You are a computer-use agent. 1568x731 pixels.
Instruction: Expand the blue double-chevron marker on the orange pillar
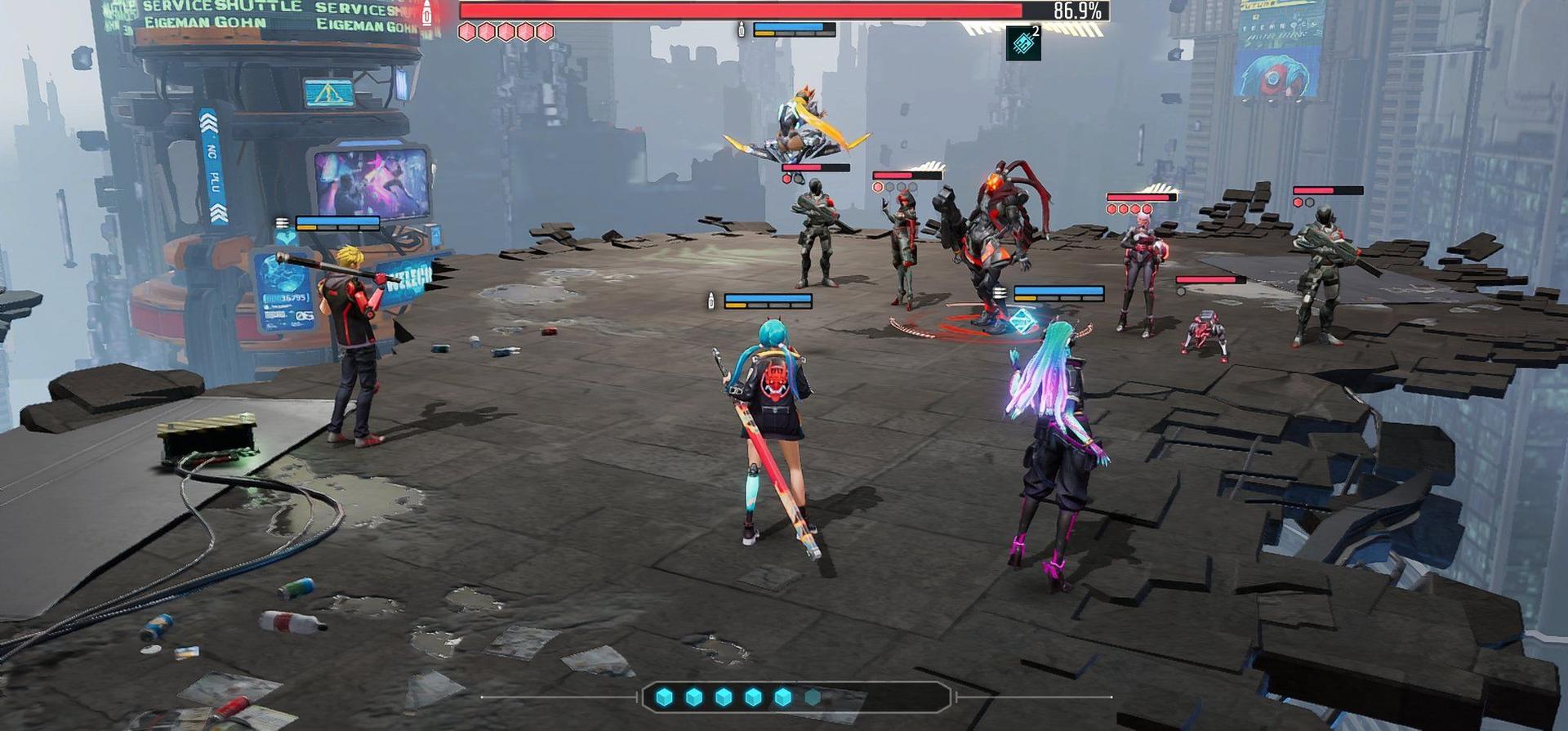click(x=211, y=121)
